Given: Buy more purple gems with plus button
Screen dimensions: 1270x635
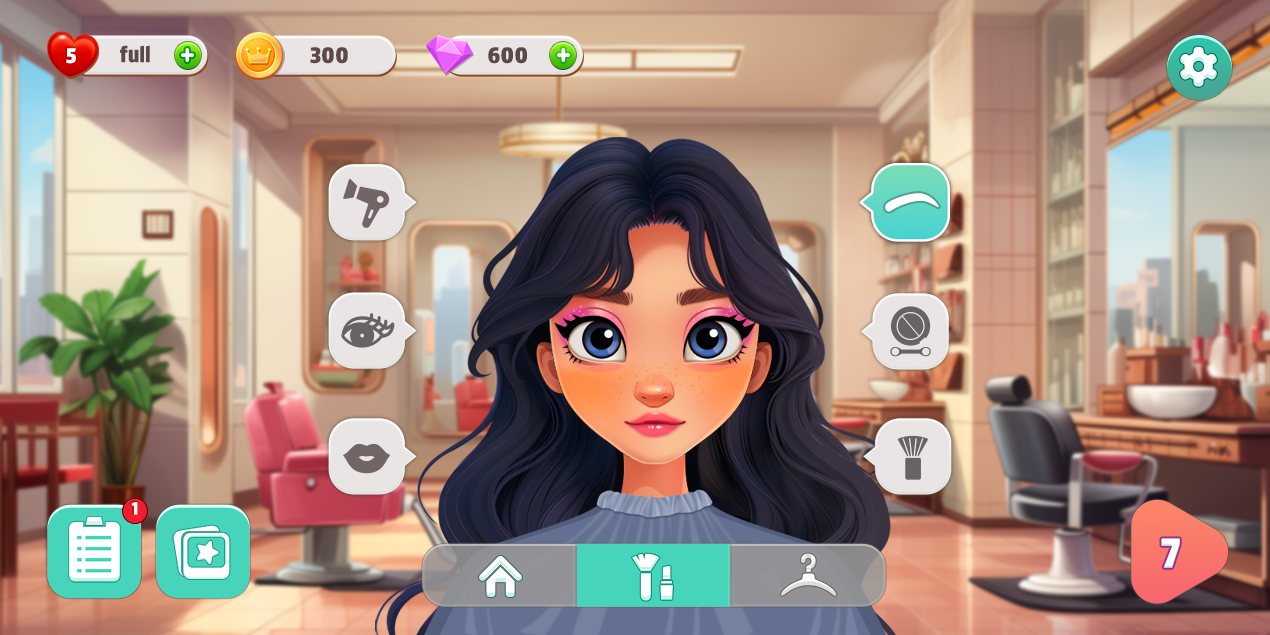Looking at the screenshot, I should click(x=563, y=55).
